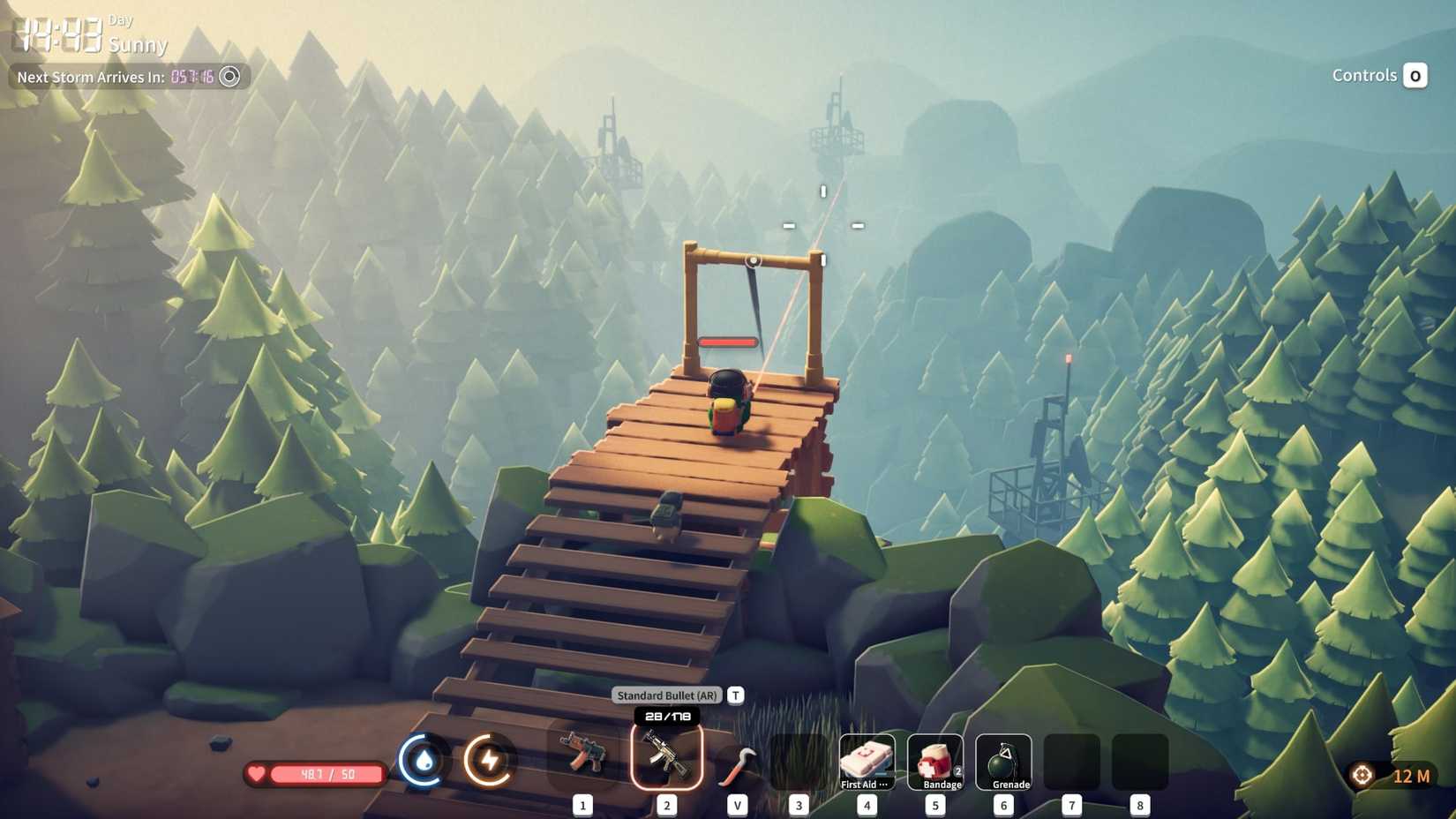
Task: Select the AK rifle in slot 2
Action: (x=666, y=760)
